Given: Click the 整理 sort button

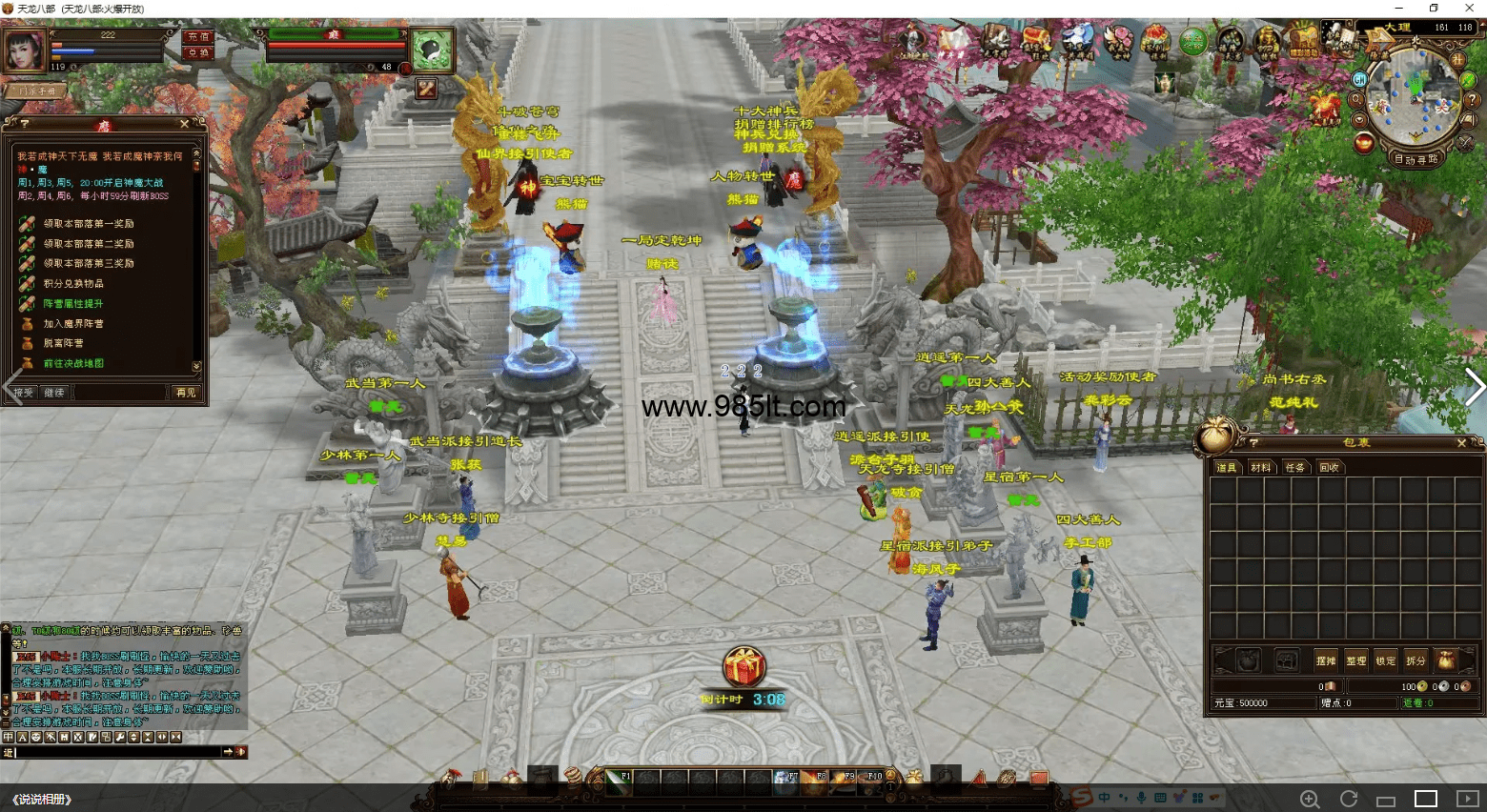Looking at the screenshot, I should (x=1355, y=660).
